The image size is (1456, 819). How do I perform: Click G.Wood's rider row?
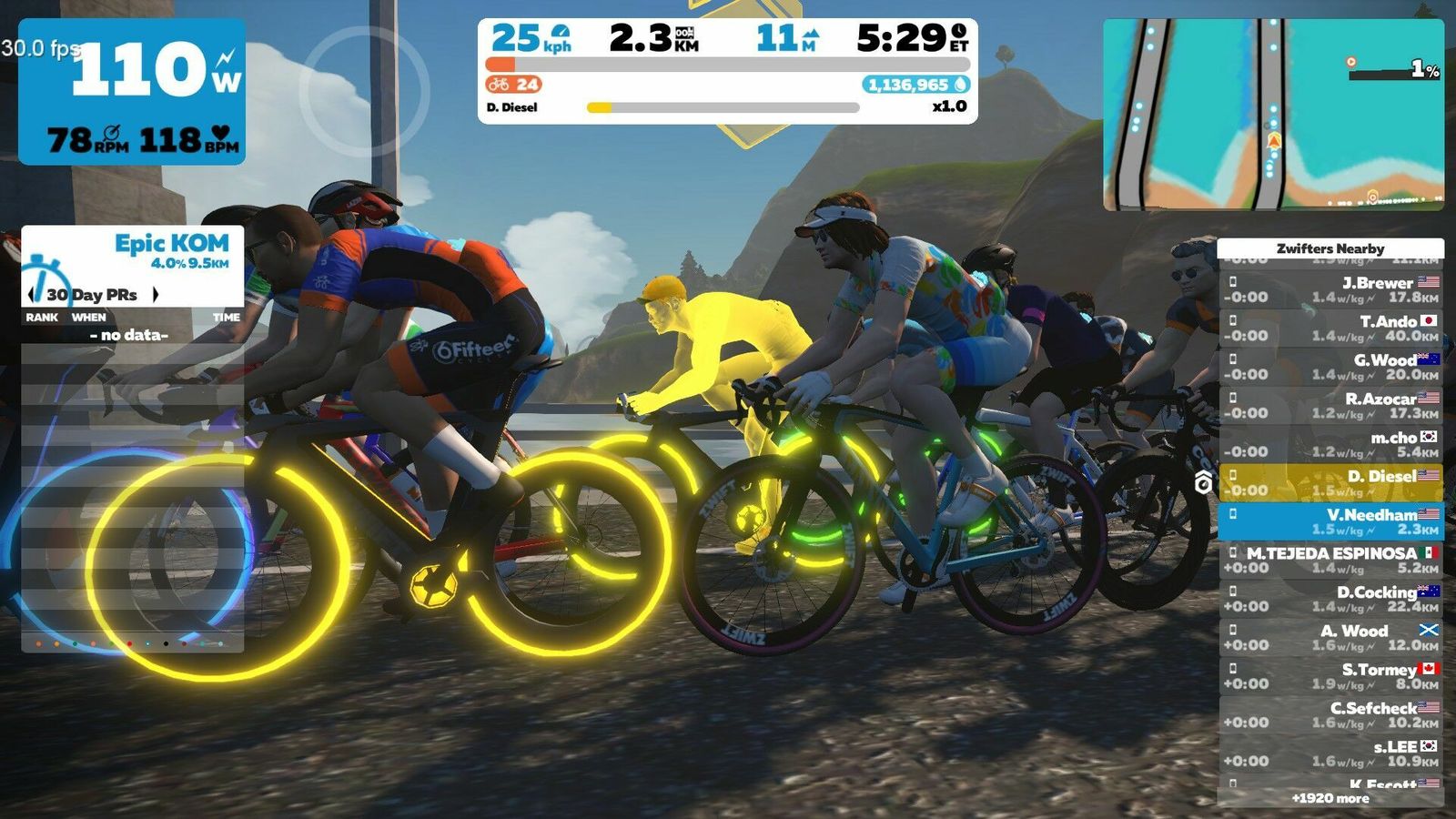click(1330, 367)
